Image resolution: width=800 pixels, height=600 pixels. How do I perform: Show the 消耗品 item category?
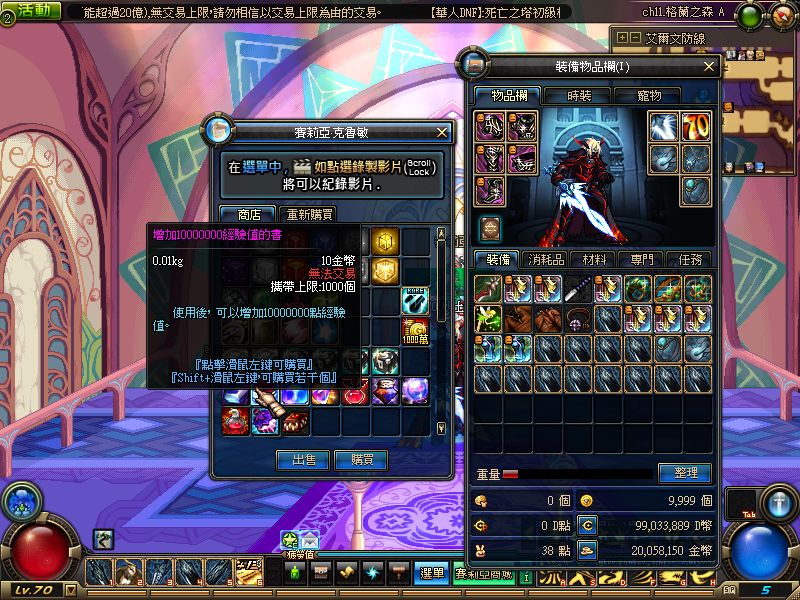click(547, 259)
